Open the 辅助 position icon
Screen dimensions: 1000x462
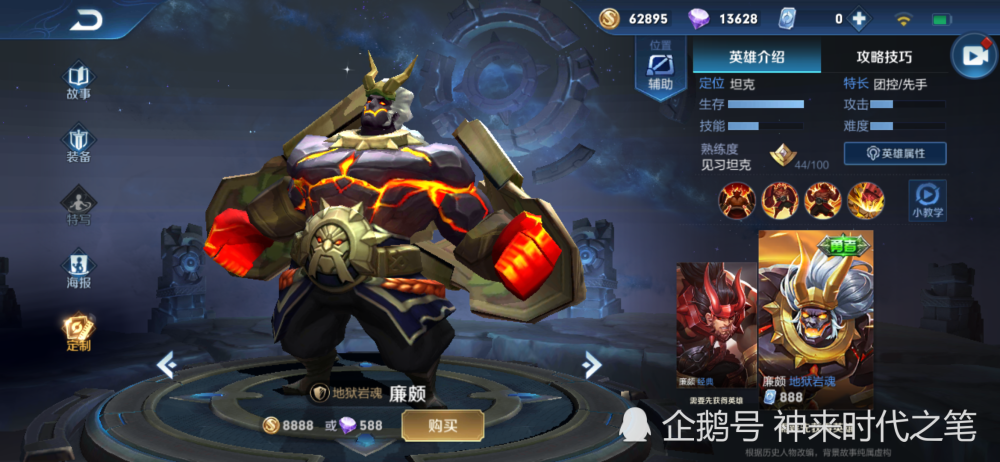660,70
